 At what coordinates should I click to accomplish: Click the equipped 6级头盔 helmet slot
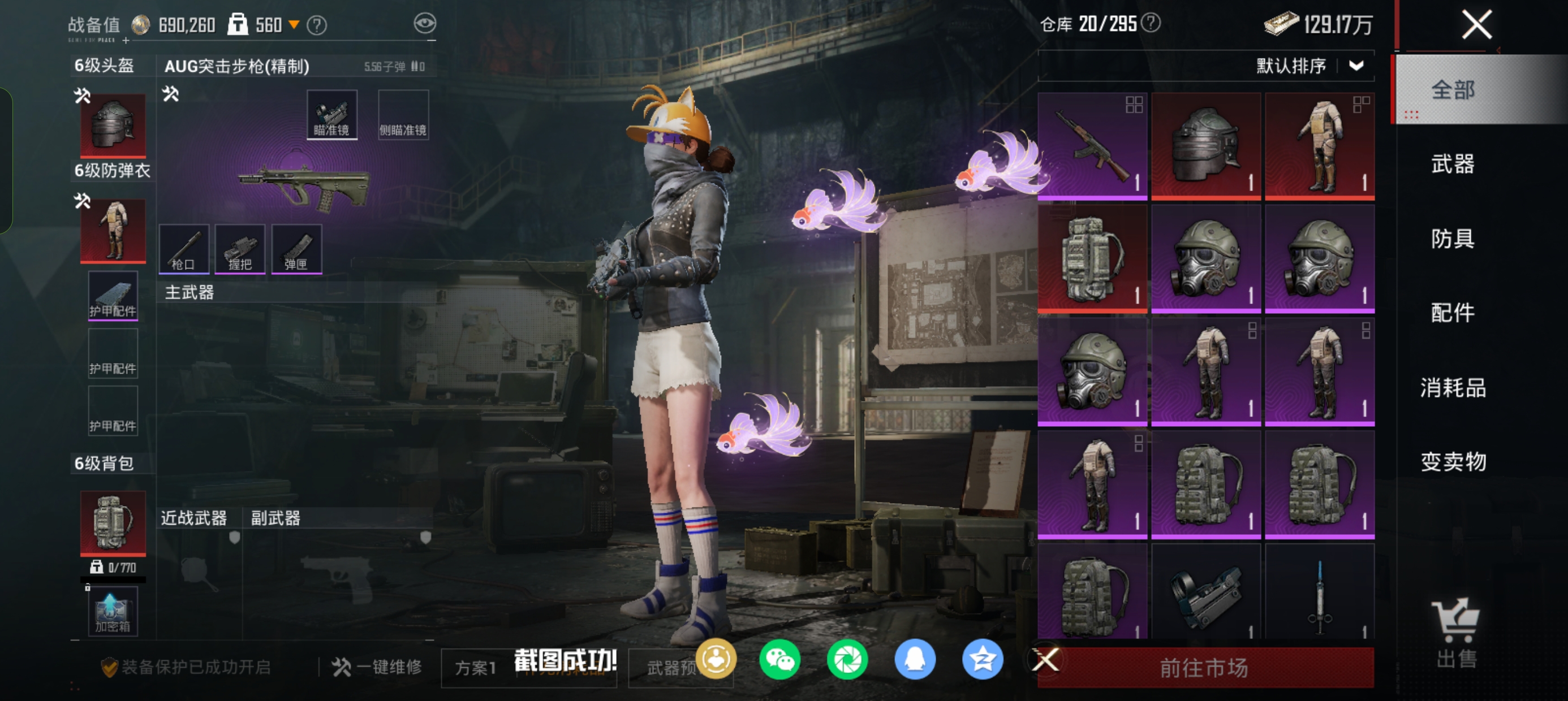[113, 125]
